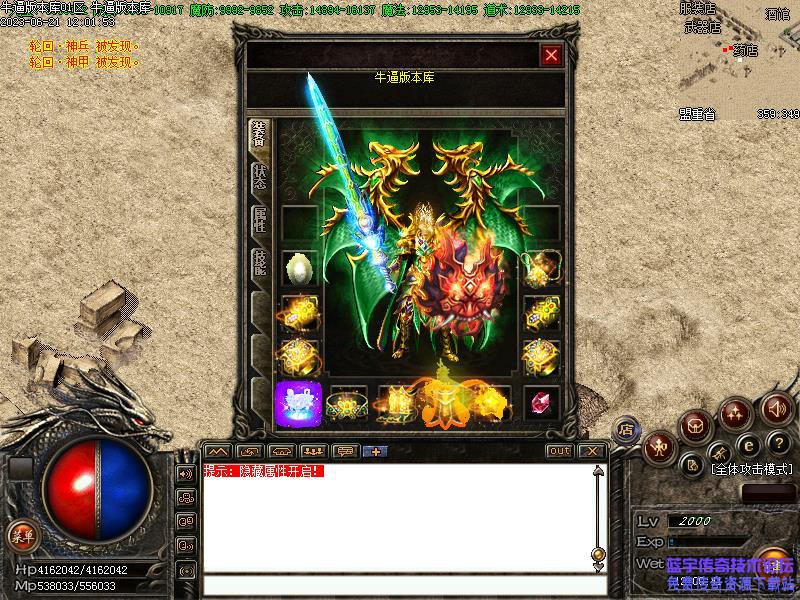Open the question mark help button
Viewport: 800px width, 600px height.
point(777,444)
